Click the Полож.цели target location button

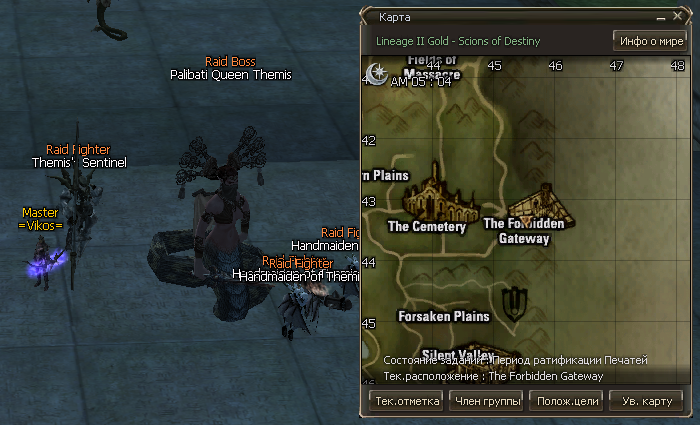[x=566, y=401]
